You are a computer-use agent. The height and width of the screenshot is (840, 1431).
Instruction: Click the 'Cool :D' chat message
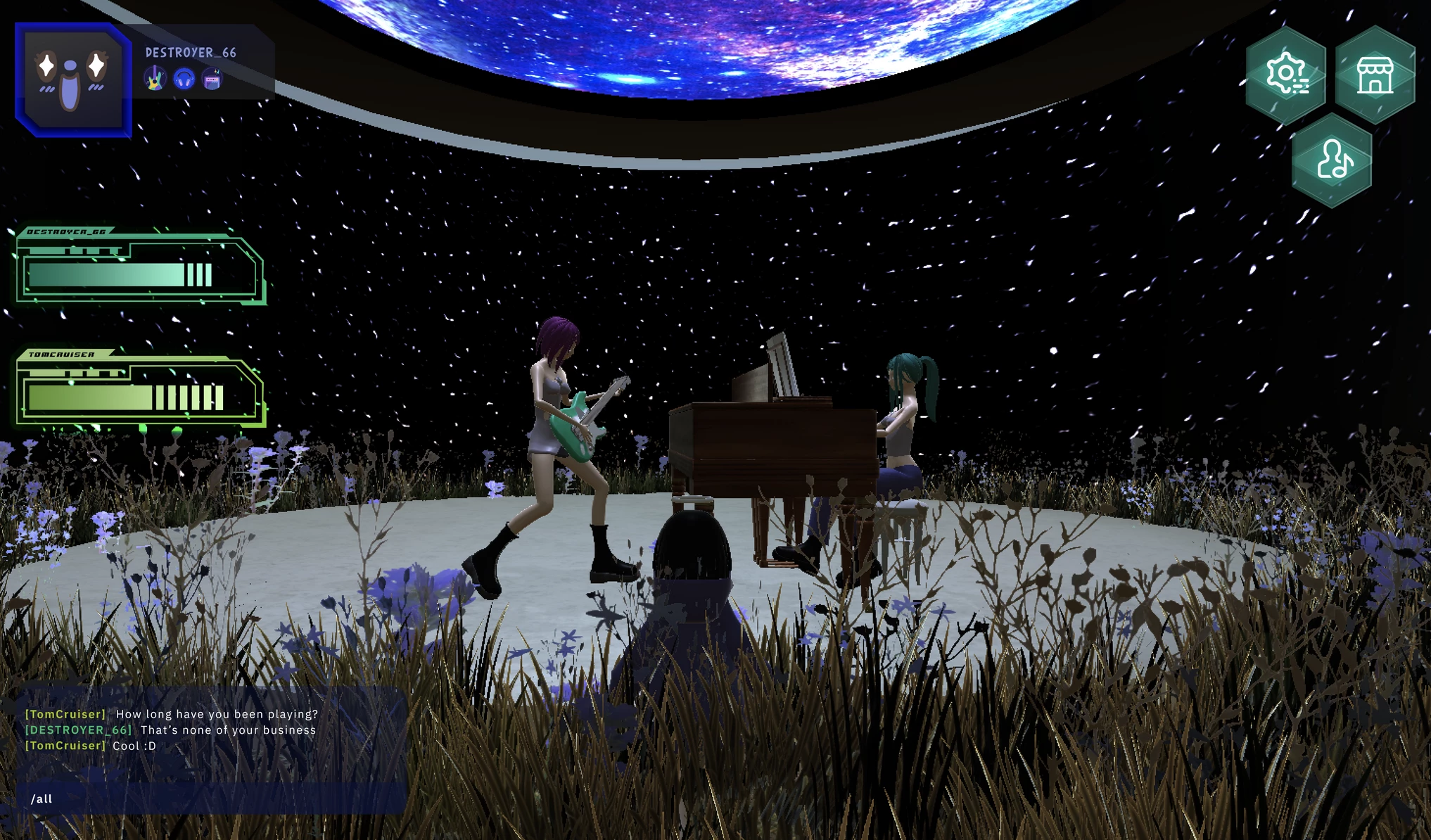[x=134, y=745]
